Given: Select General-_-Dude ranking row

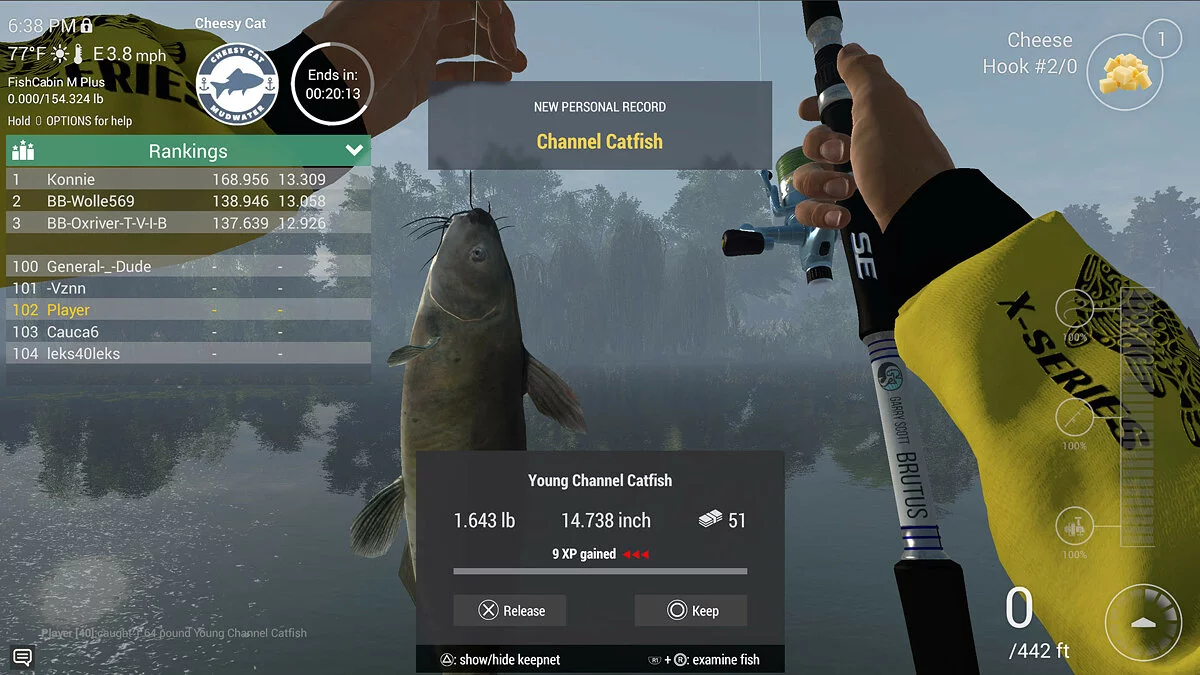Looking at the screenshot, I should (188, 267).
